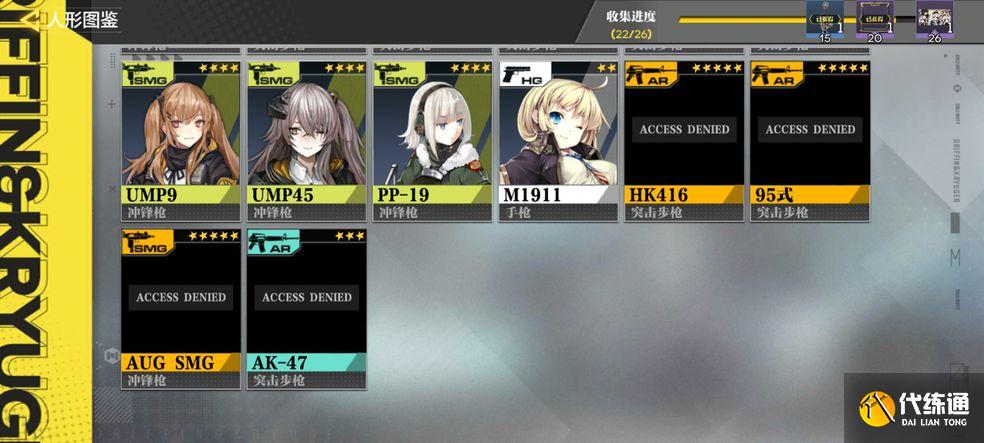Claim the 15-collection reward icon
Viewport: 984px width, 443px height.
(824, 19)
